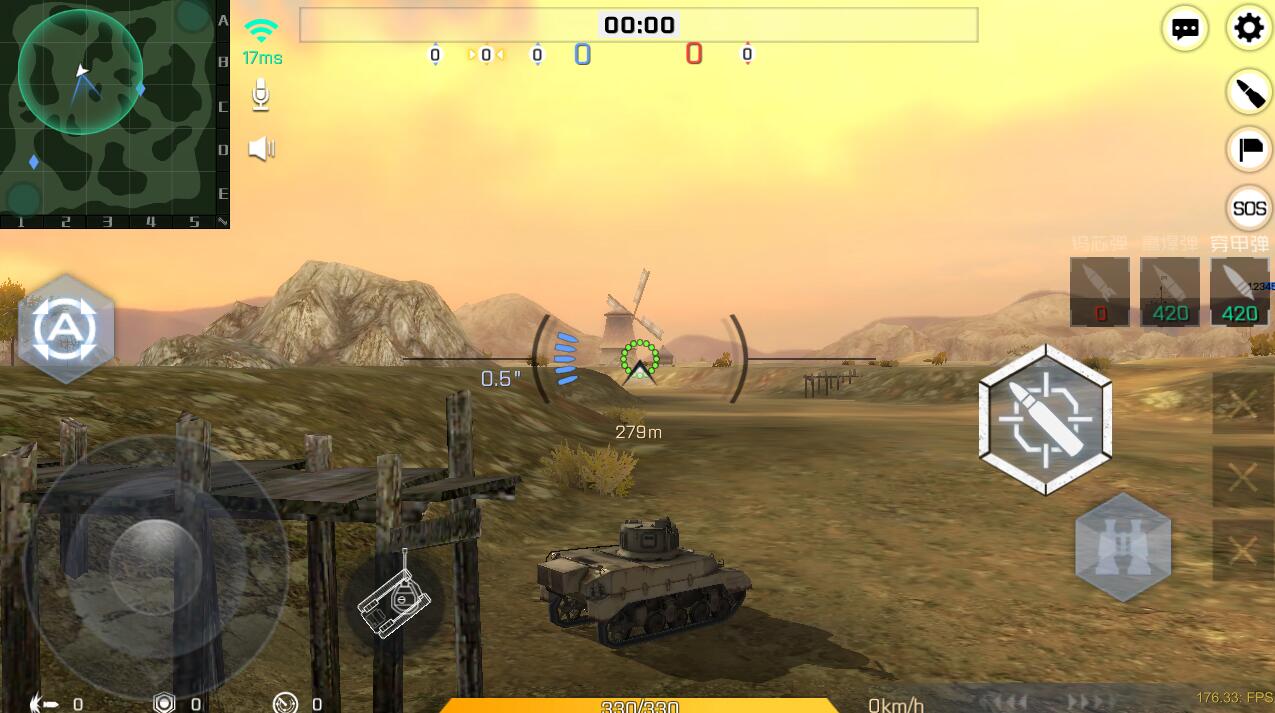Tap the shell ammo round button
The height and width of the screenshot is (713, 1275).
pyautogui.click(x=1248, y=93)
